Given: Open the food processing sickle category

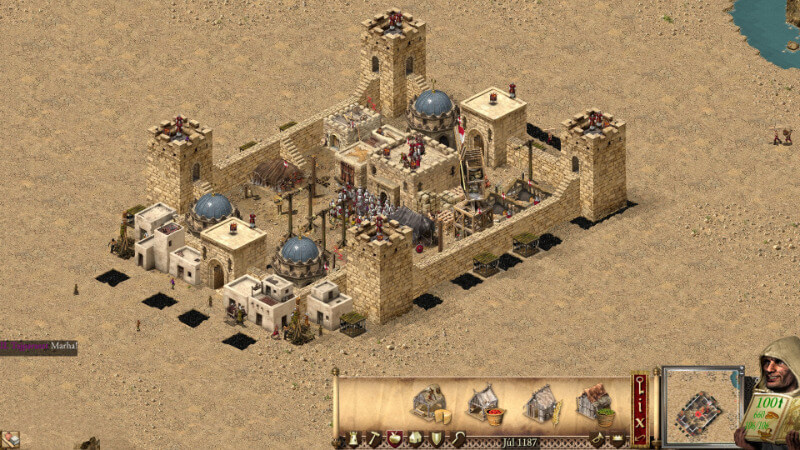Looking at the screenshot, I should tap(458, 438).
